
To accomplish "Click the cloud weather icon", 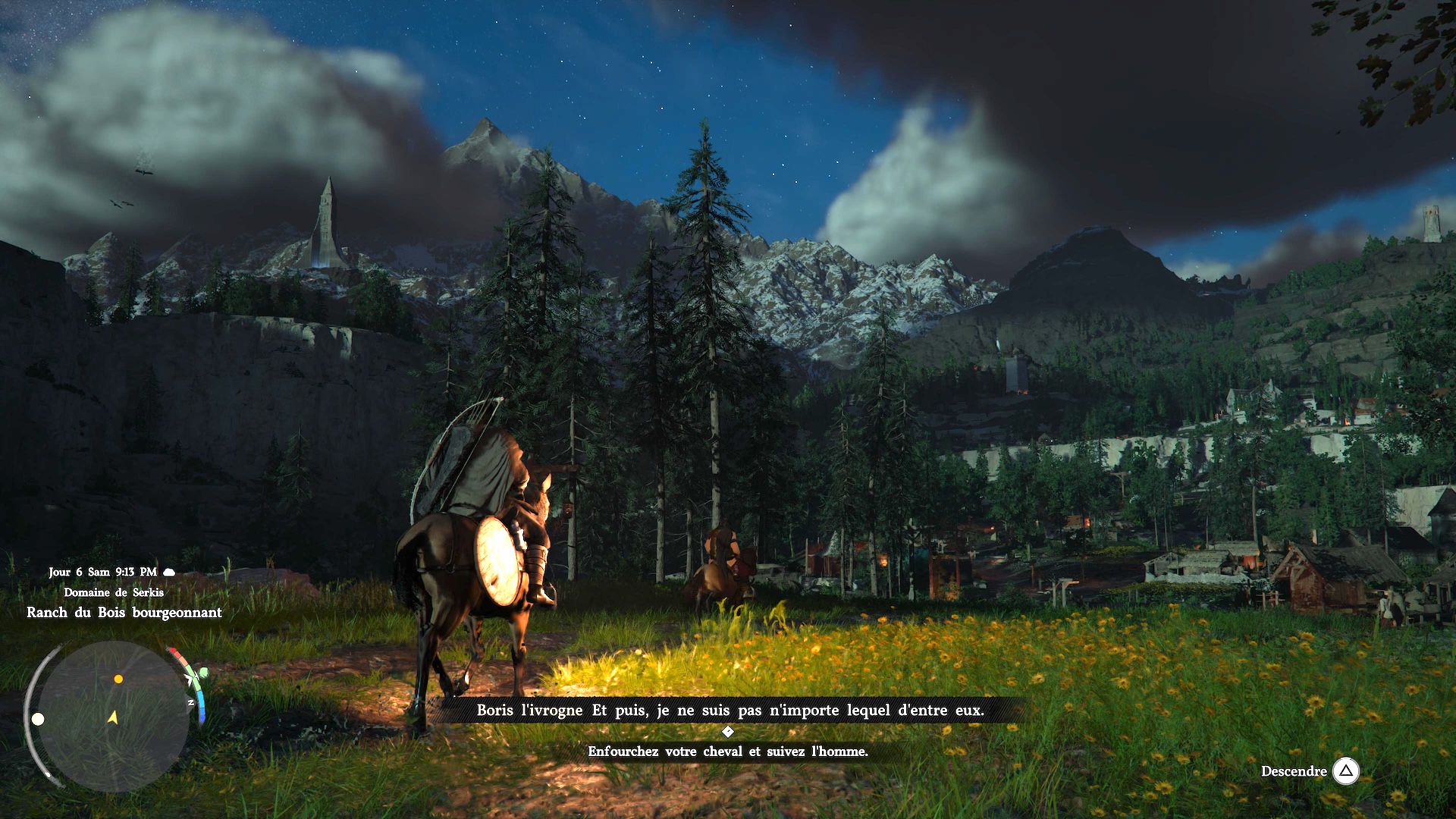I will pyautogui.click(x=169, y=573).
